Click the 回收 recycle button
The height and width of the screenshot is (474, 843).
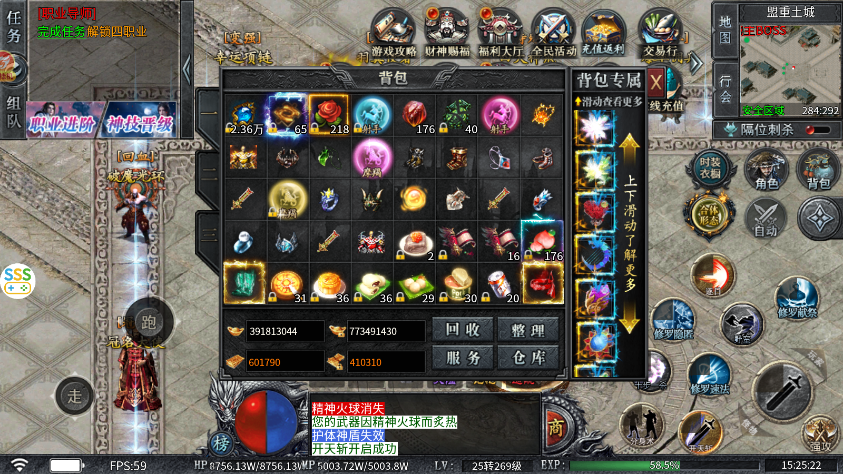(x=461, y=330)
